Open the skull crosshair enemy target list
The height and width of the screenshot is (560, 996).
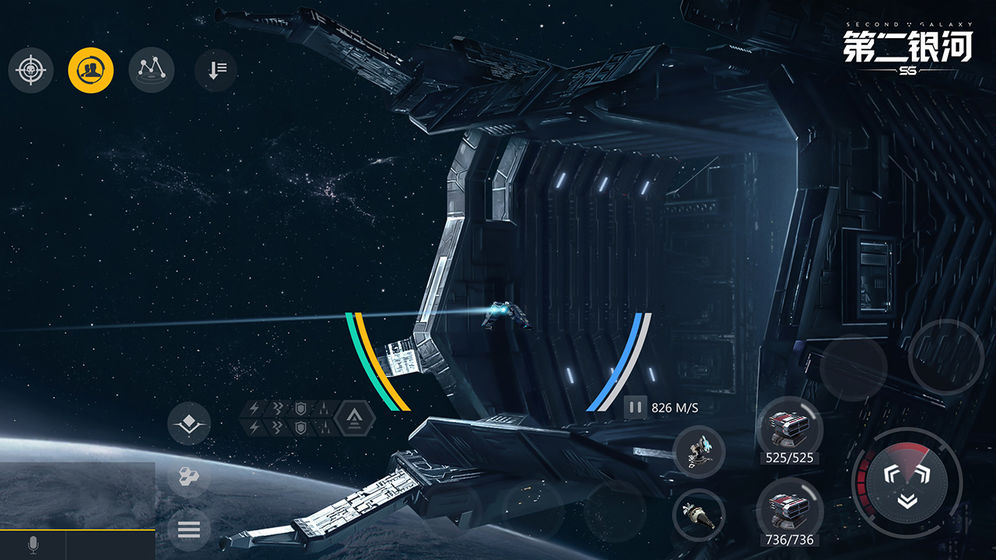point(31,69)
